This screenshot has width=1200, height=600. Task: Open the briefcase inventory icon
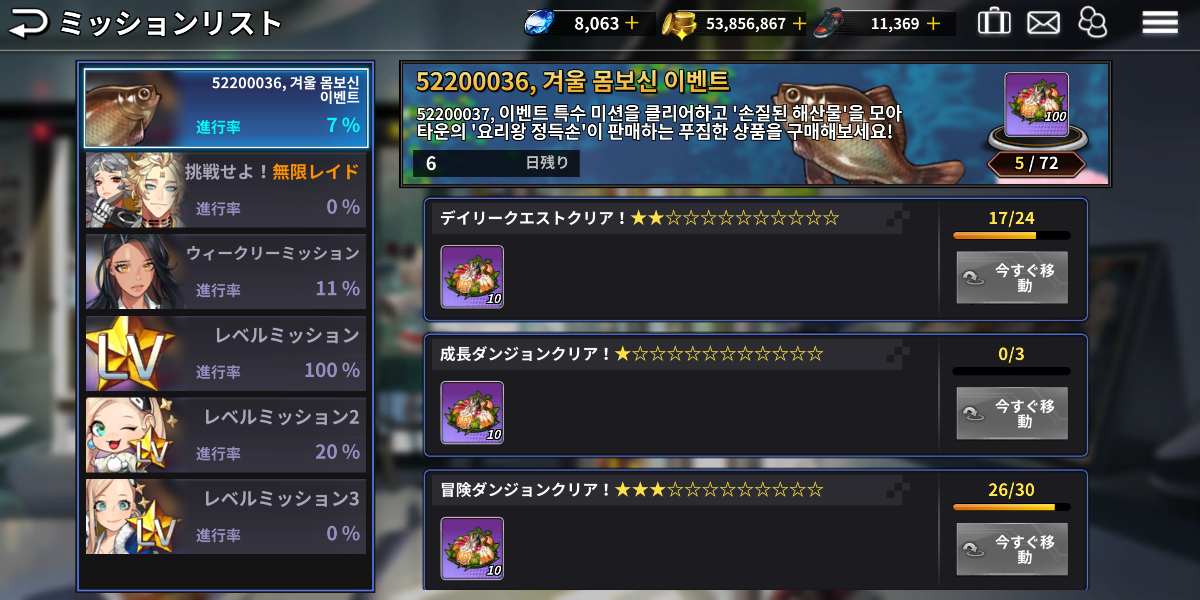pyautogui.click(x=993, y=21)
